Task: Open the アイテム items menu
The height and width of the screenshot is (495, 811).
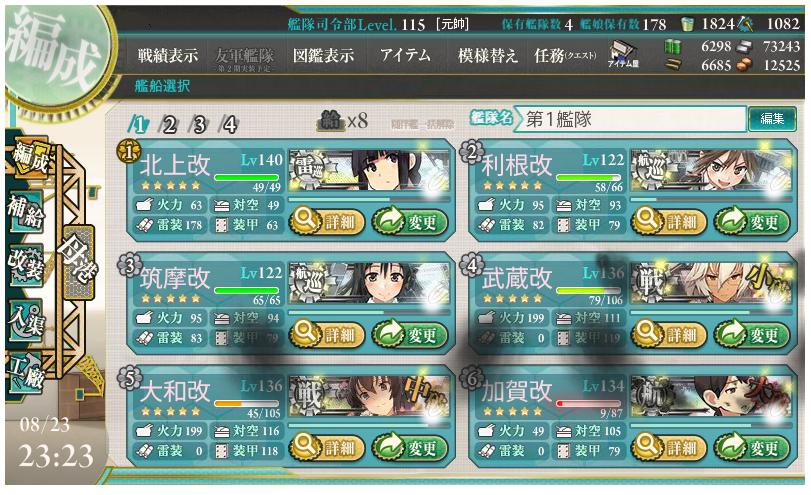Action: click(x=406, y=57)
